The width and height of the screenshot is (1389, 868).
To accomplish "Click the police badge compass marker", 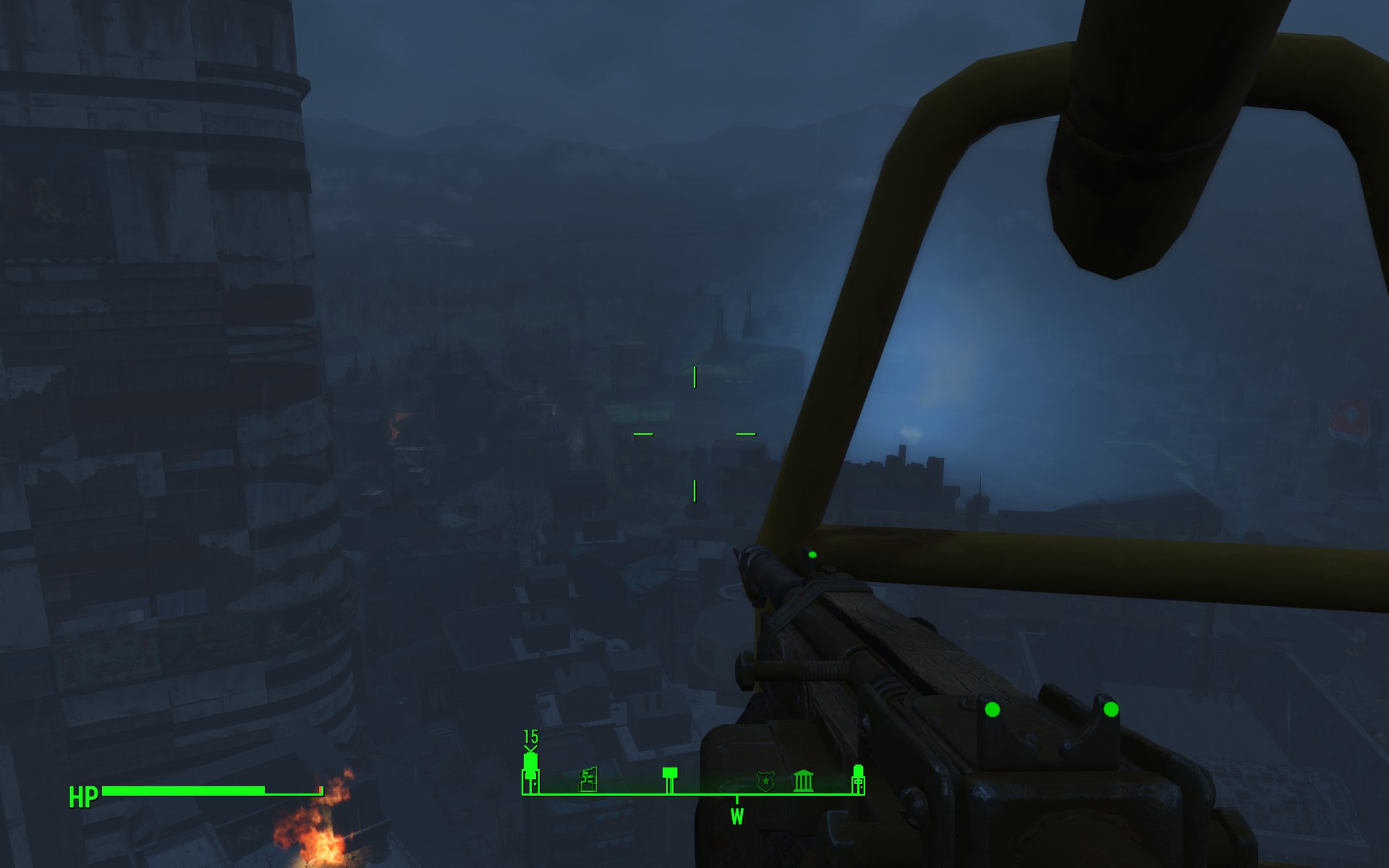I will click(x=765, y=781).
